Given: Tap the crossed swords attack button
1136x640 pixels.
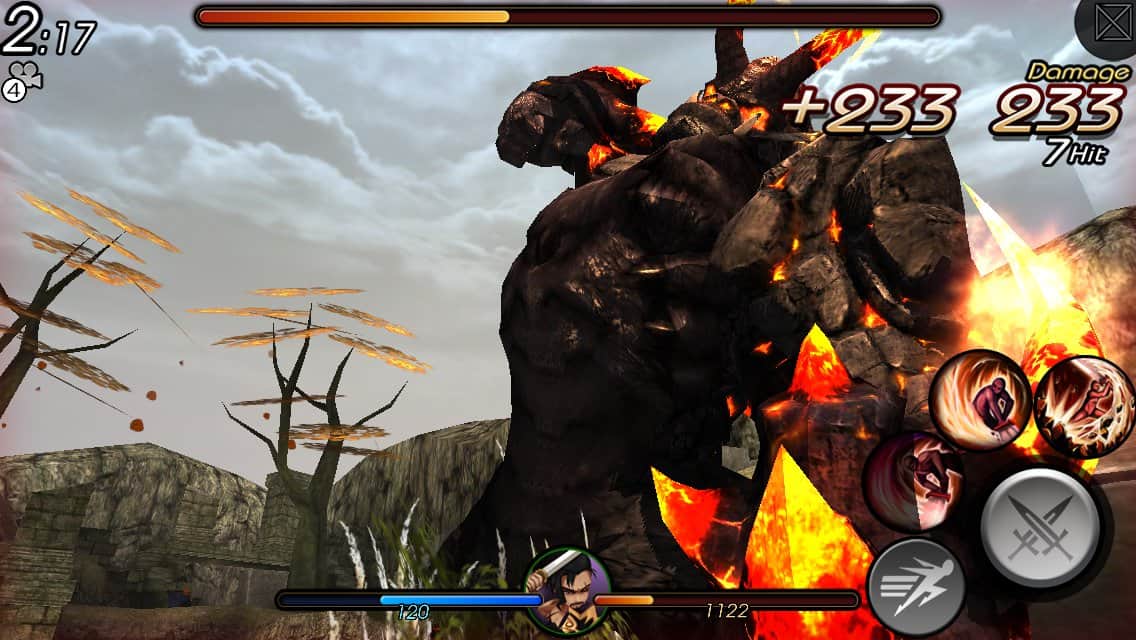Looking at the screenshot, I should [1040, 525].
